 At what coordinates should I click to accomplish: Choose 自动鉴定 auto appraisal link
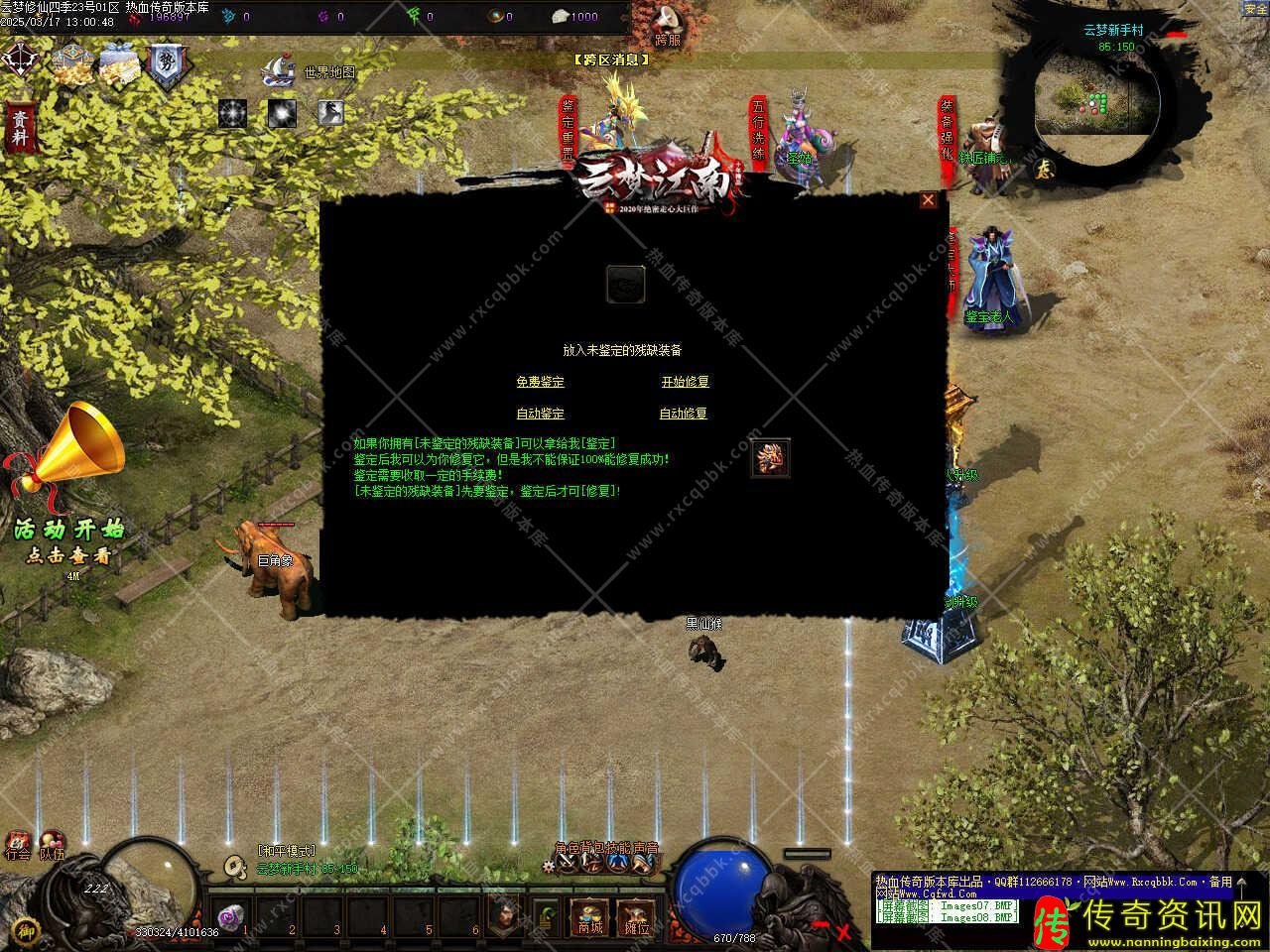540,414
